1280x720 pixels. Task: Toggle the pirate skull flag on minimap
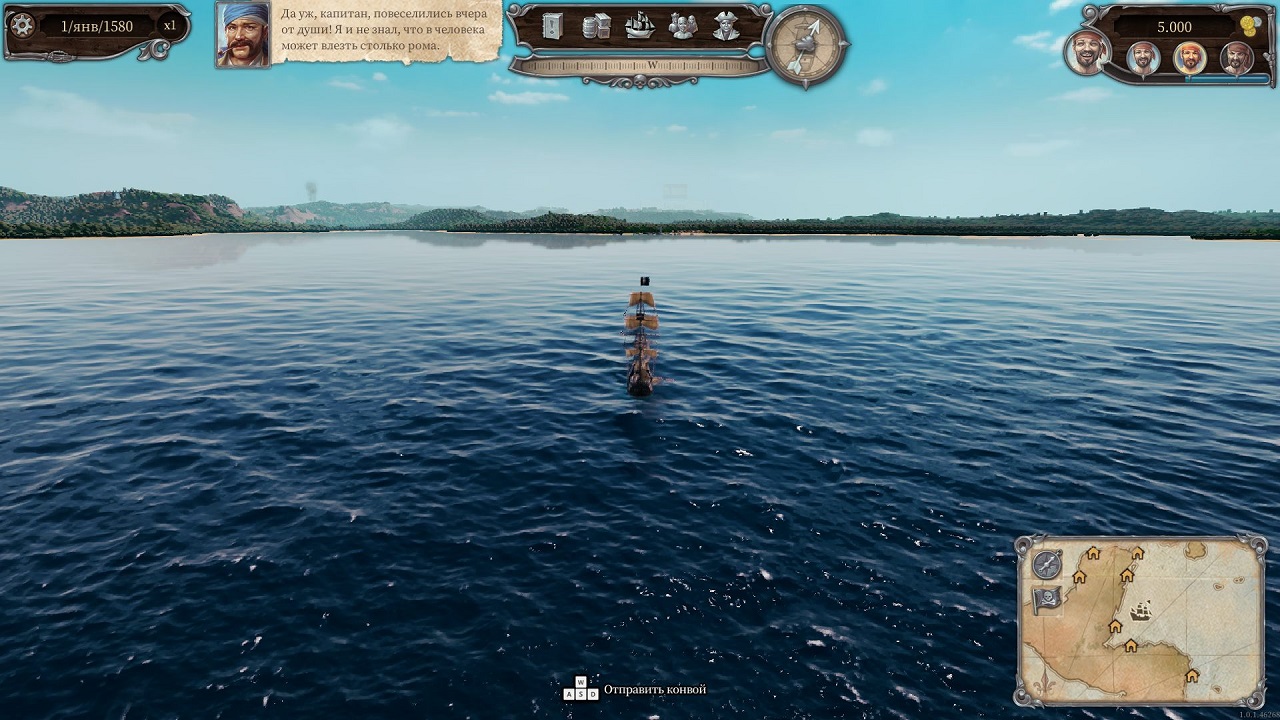click(1047, 600)
